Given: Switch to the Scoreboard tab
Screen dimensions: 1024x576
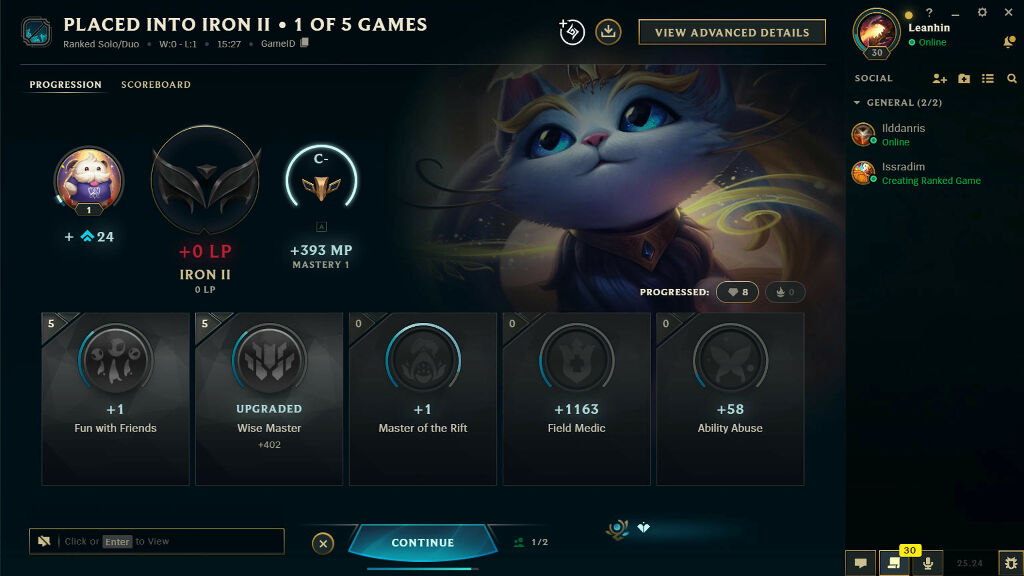Looking at the screenshot, I should [156, 85].
